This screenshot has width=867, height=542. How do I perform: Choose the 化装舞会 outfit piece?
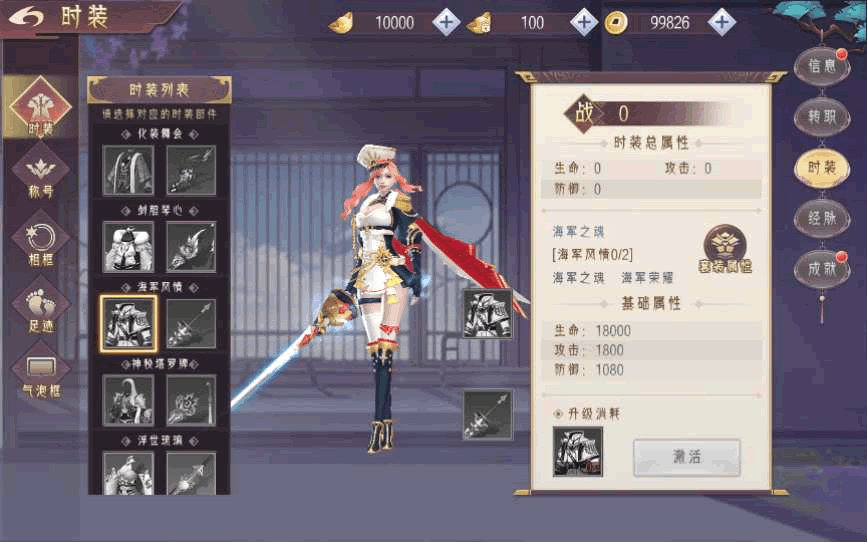(x=128, y=170)
